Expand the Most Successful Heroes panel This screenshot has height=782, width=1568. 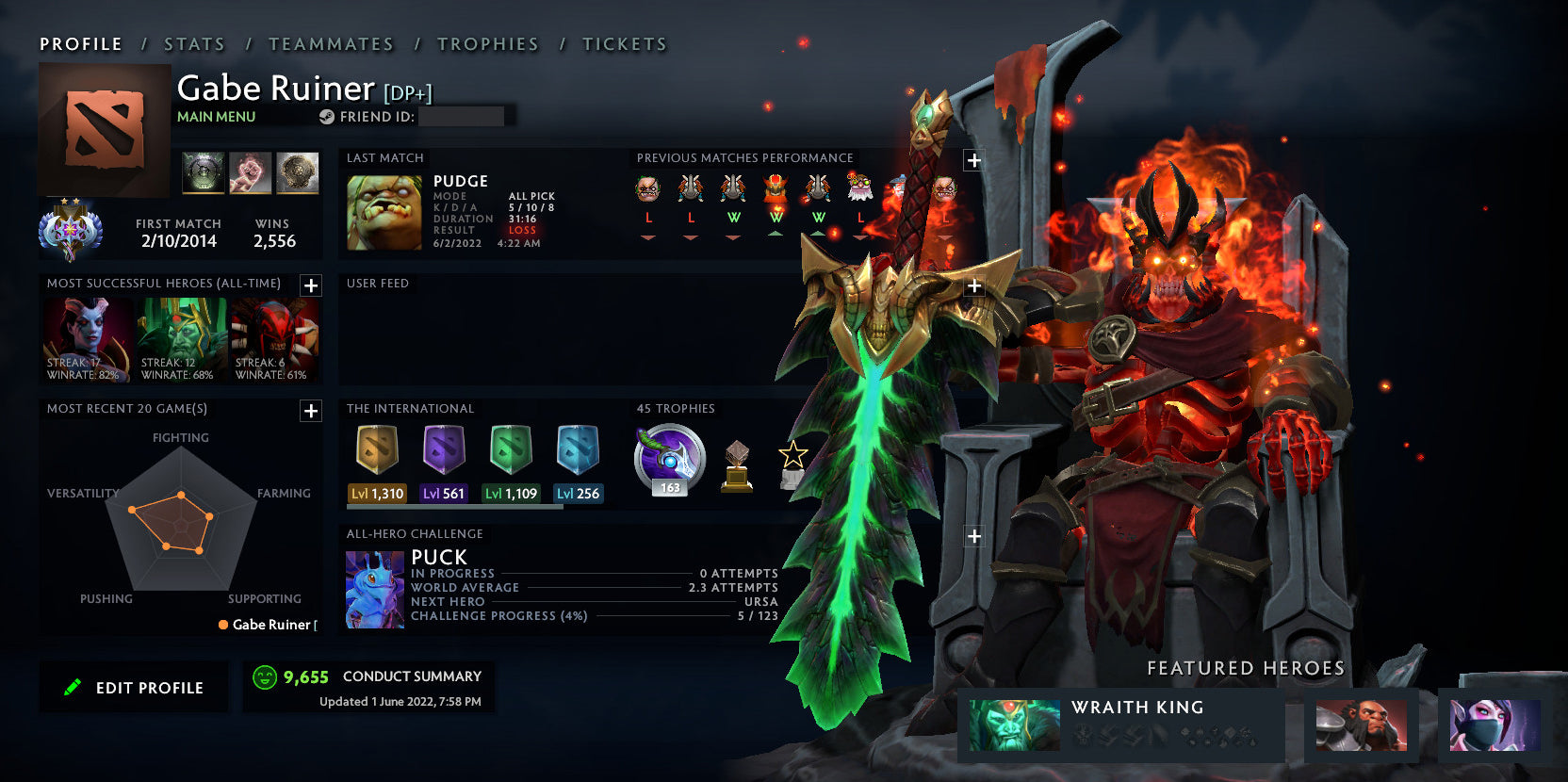311,285
